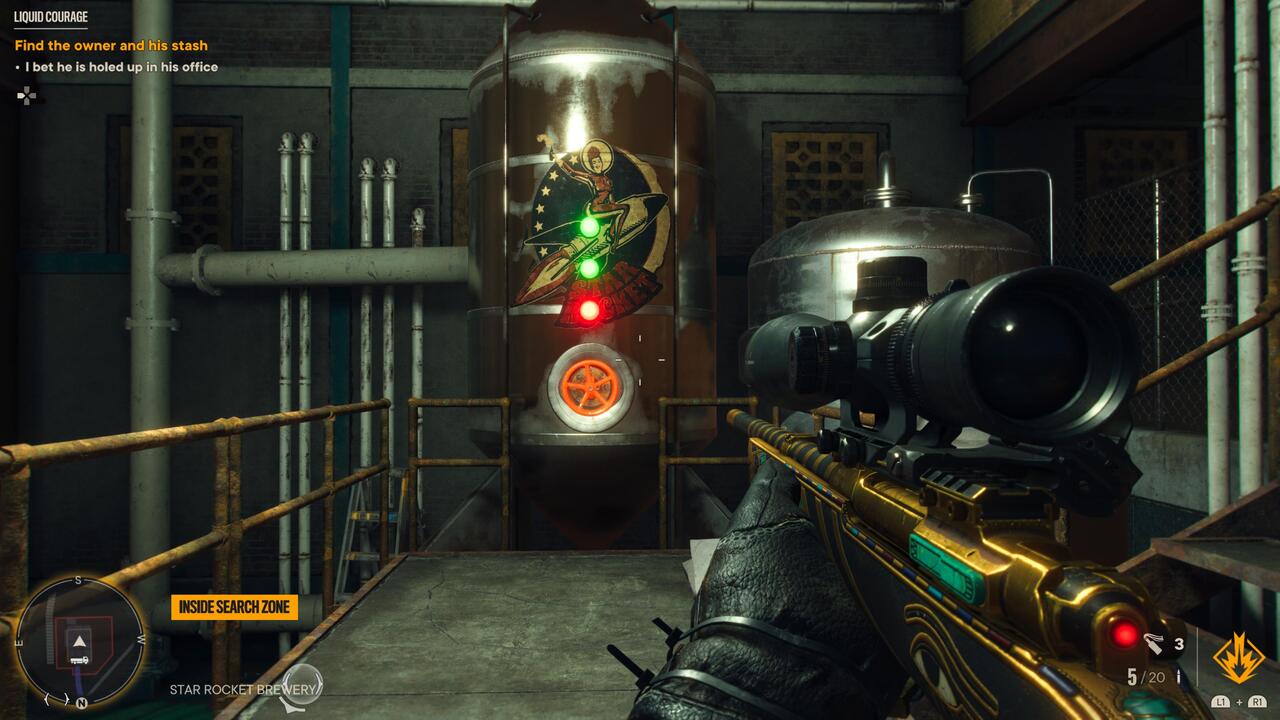Viewport: 1280px width, 720px height.
Task: Click the Inside Search Zone banner
Action: pos(235,606)
